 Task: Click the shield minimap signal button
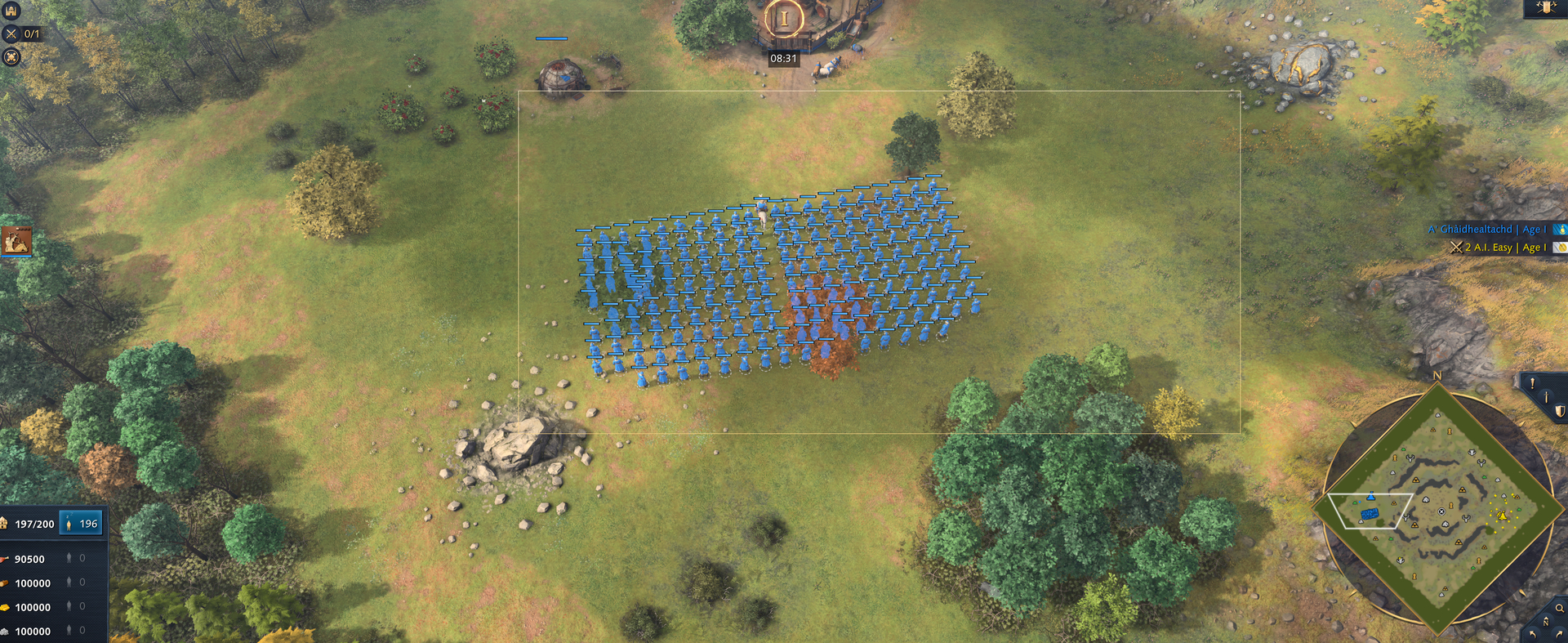point(1560,412)
